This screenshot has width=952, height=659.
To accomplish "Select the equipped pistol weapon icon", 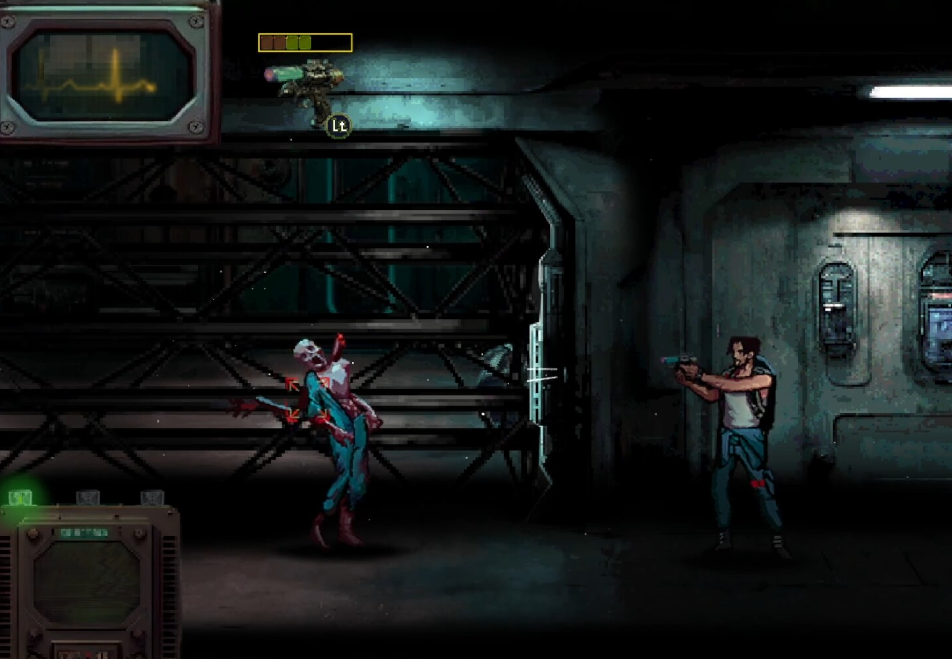I will 305,81.
